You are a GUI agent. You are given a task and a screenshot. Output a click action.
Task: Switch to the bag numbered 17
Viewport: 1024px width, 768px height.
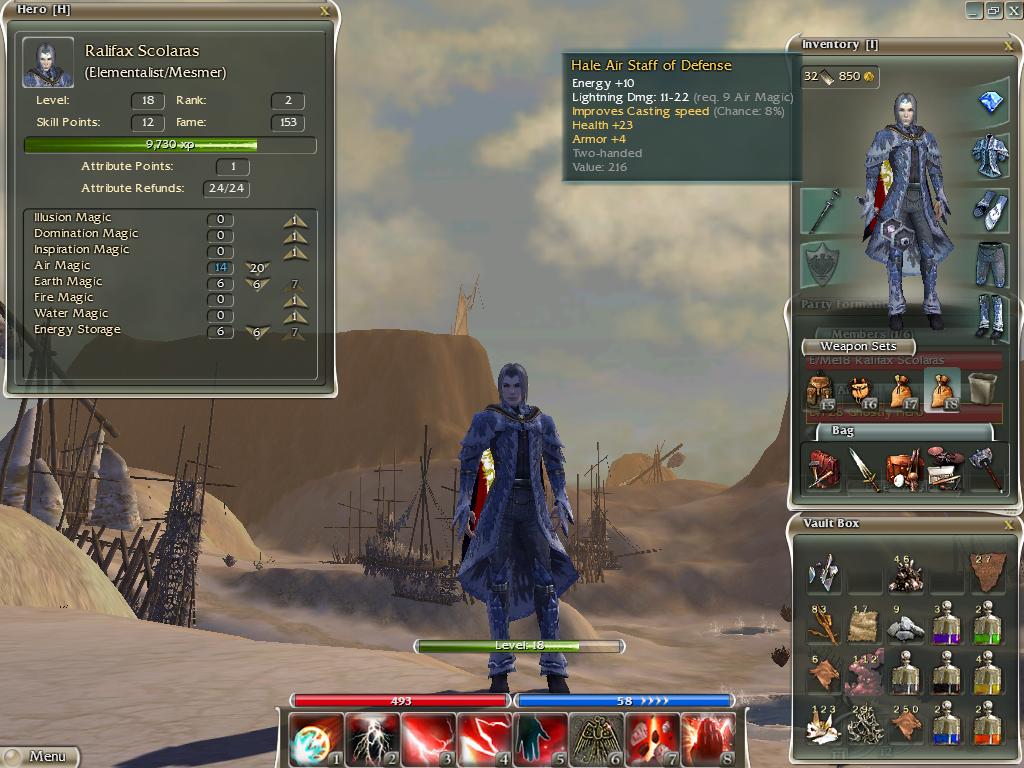coord(901,391)
